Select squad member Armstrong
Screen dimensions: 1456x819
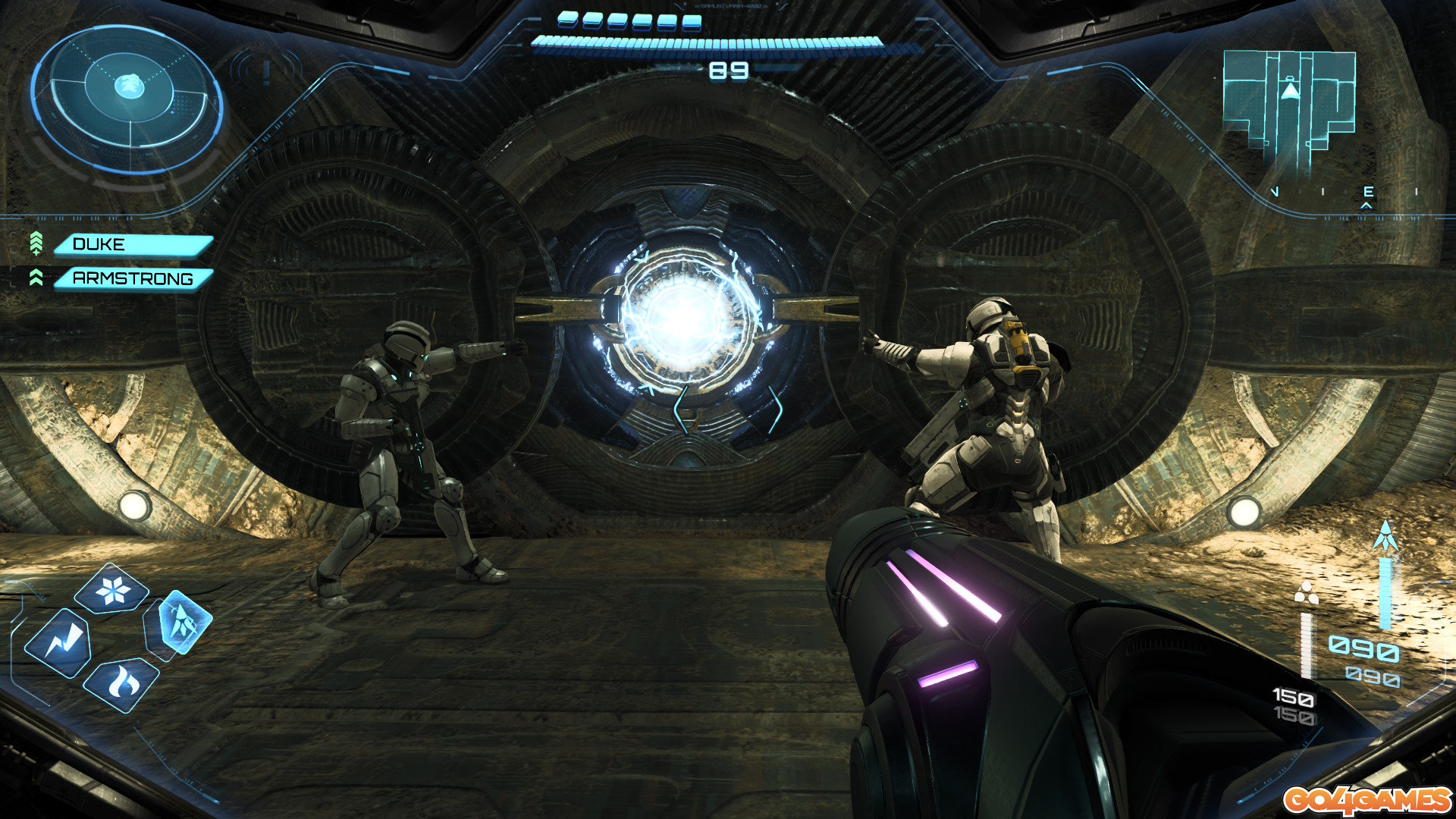tap(132, 279)
